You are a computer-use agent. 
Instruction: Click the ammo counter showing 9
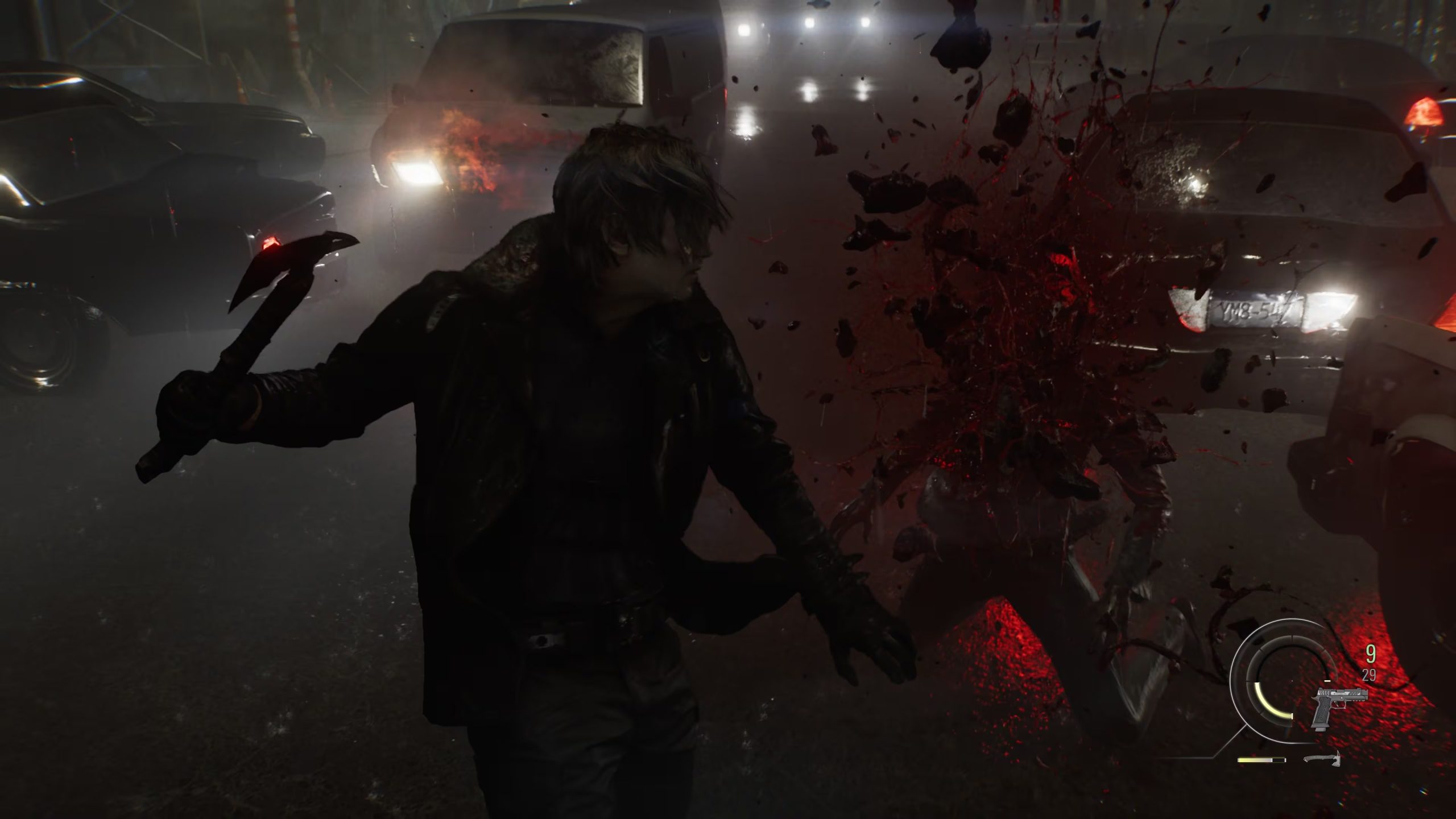pos(1372,652)
